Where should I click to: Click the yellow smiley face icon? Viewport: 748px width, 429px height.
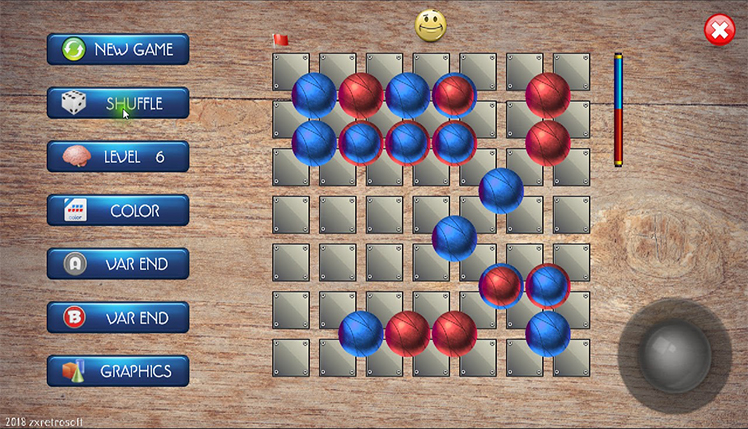[x=430, y=25]
